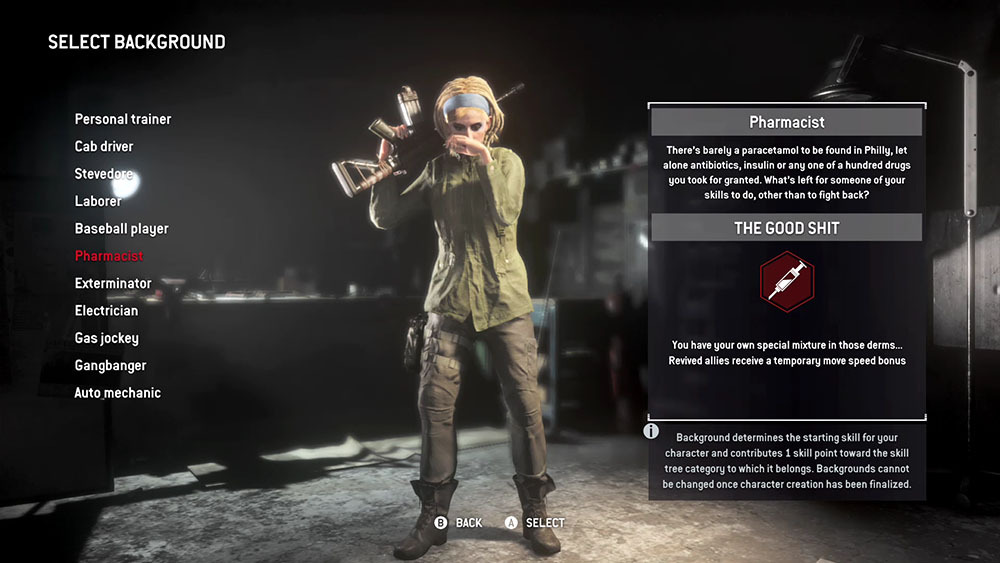Pick the Stevedore background
This screenshot has width=1000, height=563.
[104, 174]
